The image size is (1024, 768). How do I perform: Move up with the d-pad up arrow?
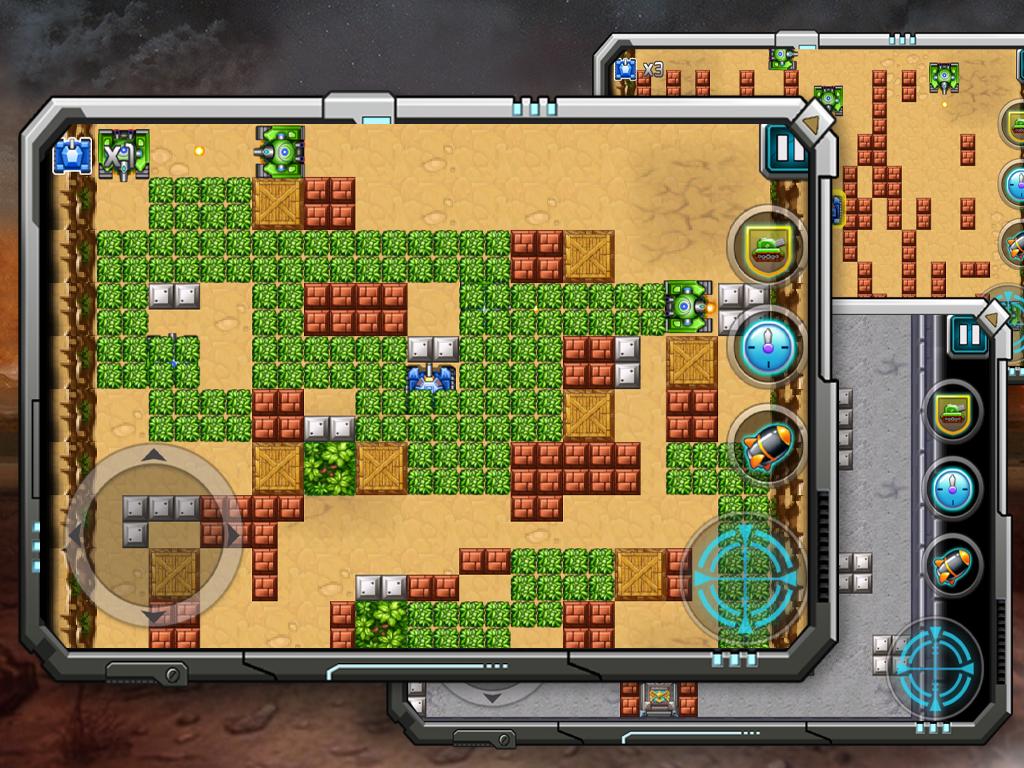[x=153, y=456]
